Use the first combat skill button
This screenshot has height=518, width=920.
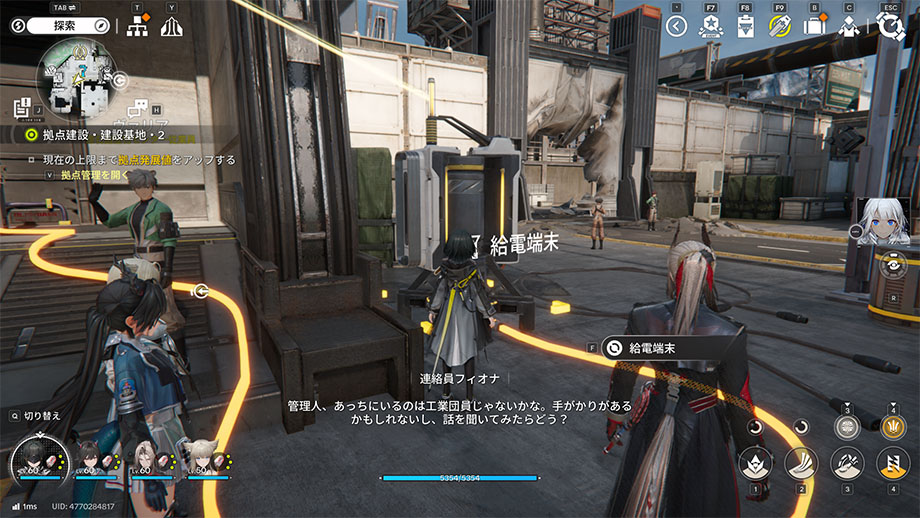[754, 462]
